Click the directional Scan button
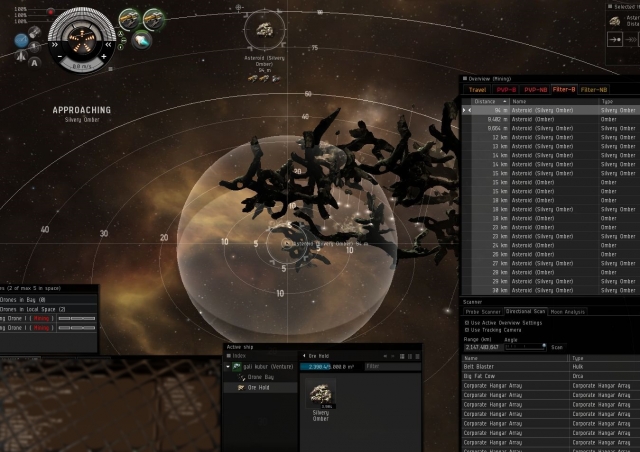Viewport: 640px width, 452px height. pos(558,347)
